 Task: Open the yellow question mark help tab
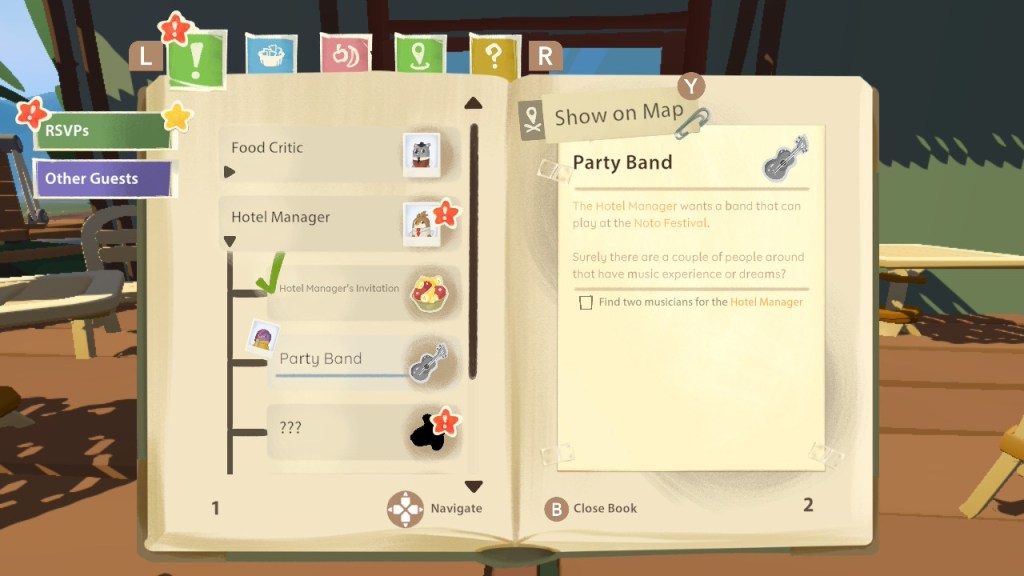click(x=493, y=55)
